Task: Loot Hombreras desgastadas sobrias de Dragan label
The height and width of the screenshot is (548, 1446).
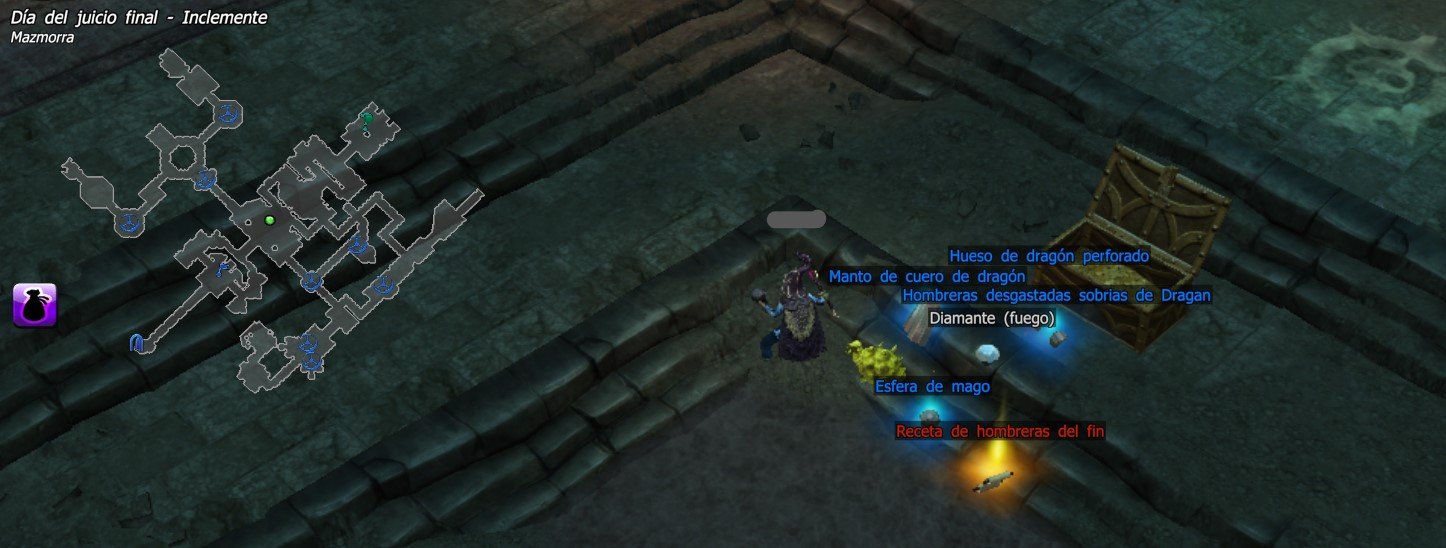Action: coord(1056,295)
